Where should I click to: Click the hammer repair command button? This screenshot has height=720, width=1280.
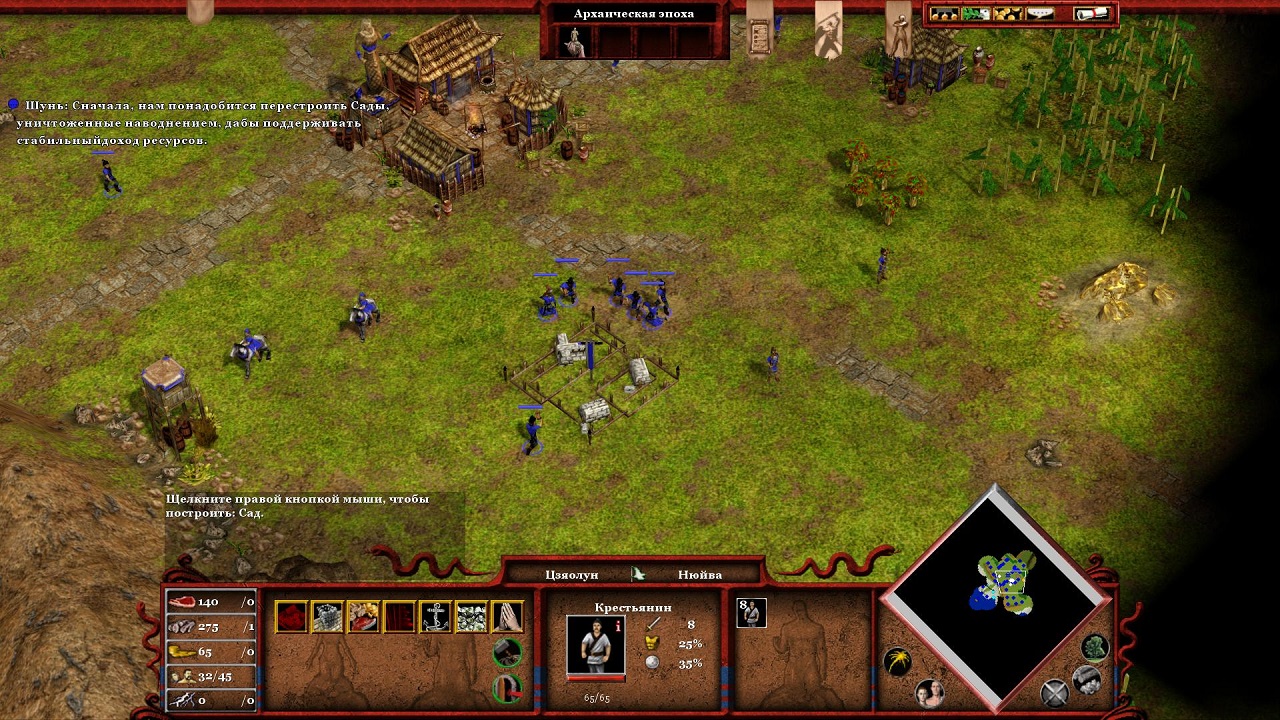tap(508, 653)
